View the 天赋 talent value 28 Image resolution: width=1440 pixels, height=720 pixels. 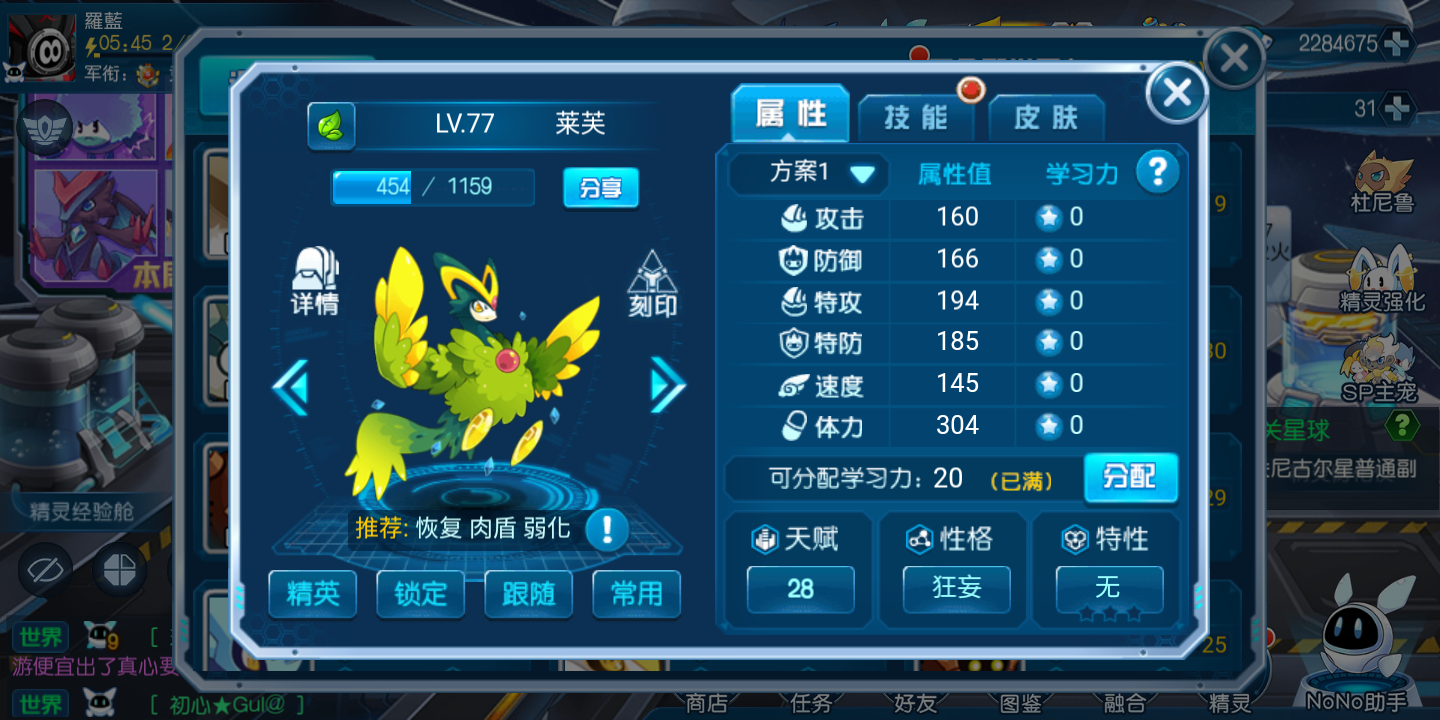[x=800, y=589]
